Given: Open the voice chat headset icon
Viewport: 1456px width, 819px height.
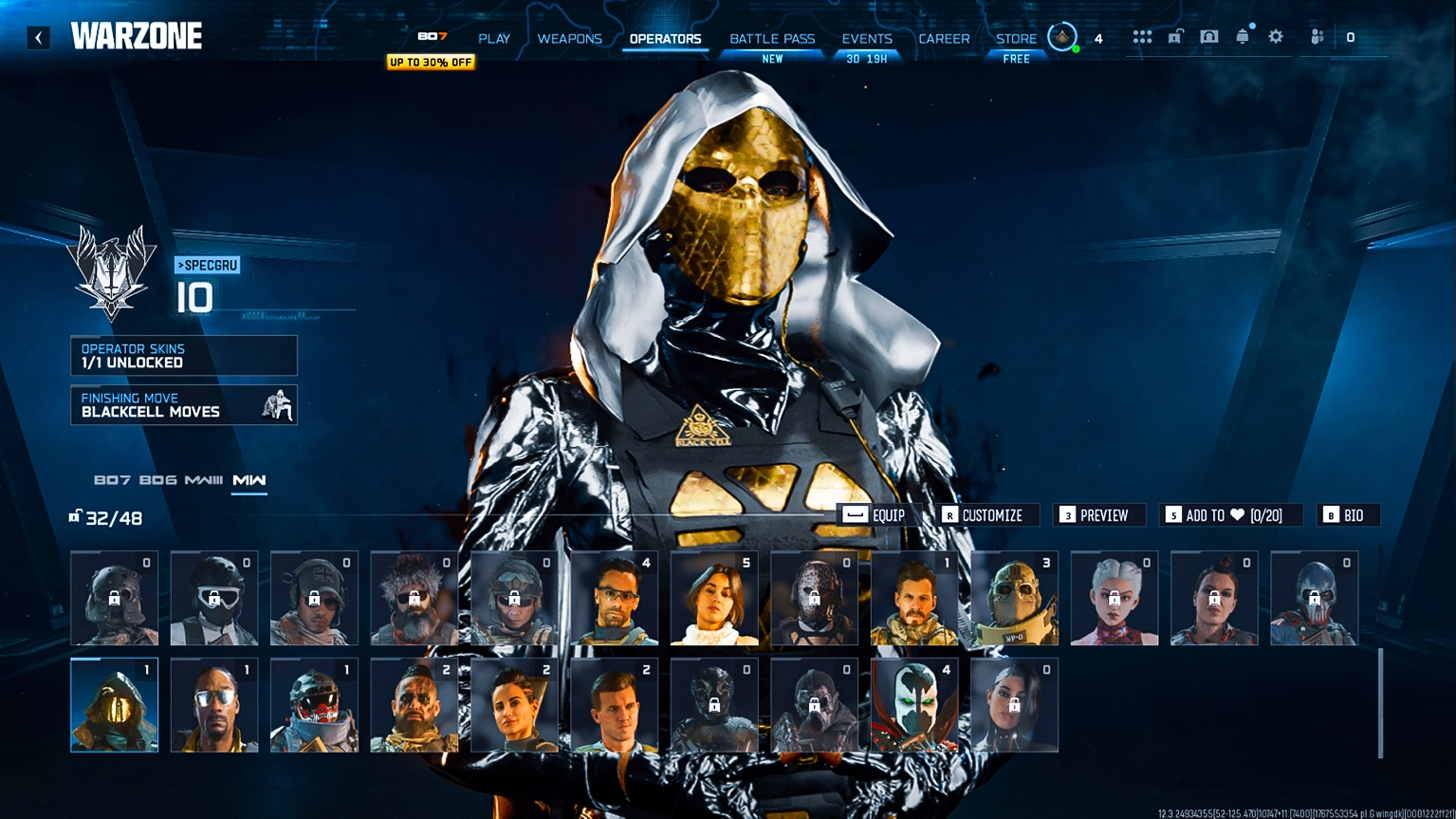Looking at the screenshot, I should pyautogui.click(x=1209, y=36).
